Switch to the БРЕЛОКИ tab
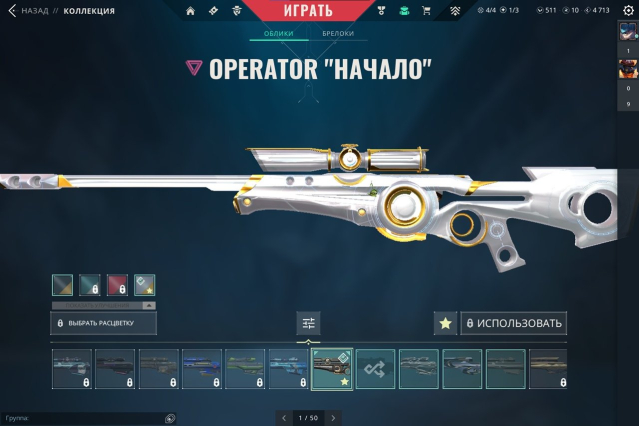The height and width of the screenshot is (426, 639). (x=337, y=34)
